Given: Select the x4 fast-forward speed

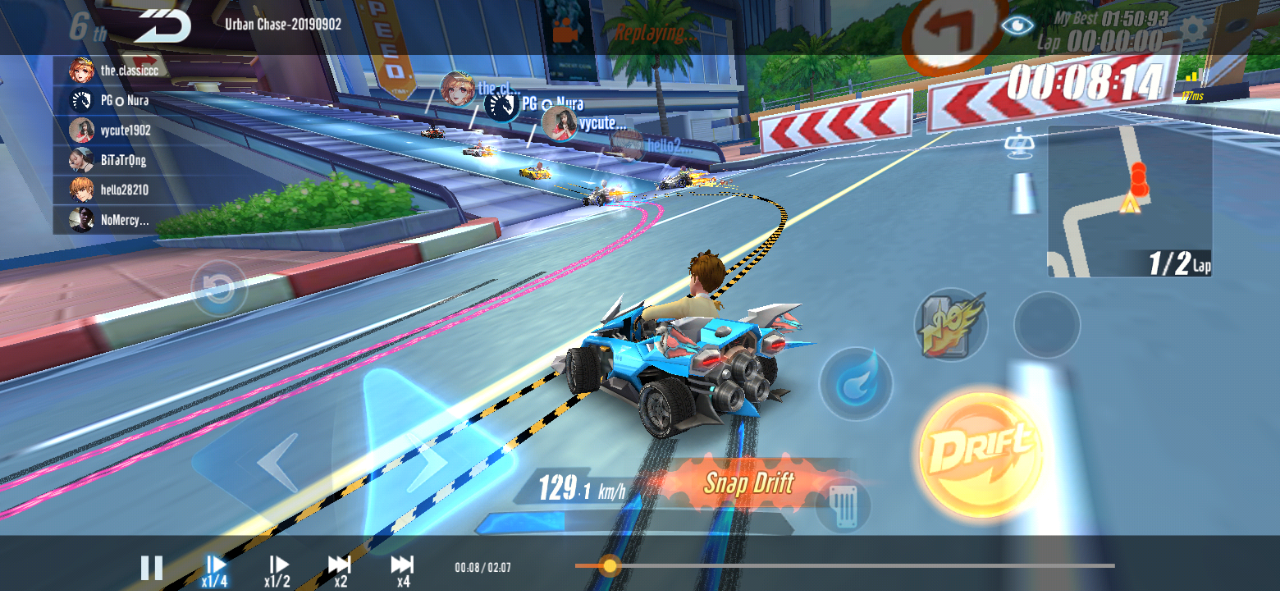Looking at the screenshot, I should [402, 569].
